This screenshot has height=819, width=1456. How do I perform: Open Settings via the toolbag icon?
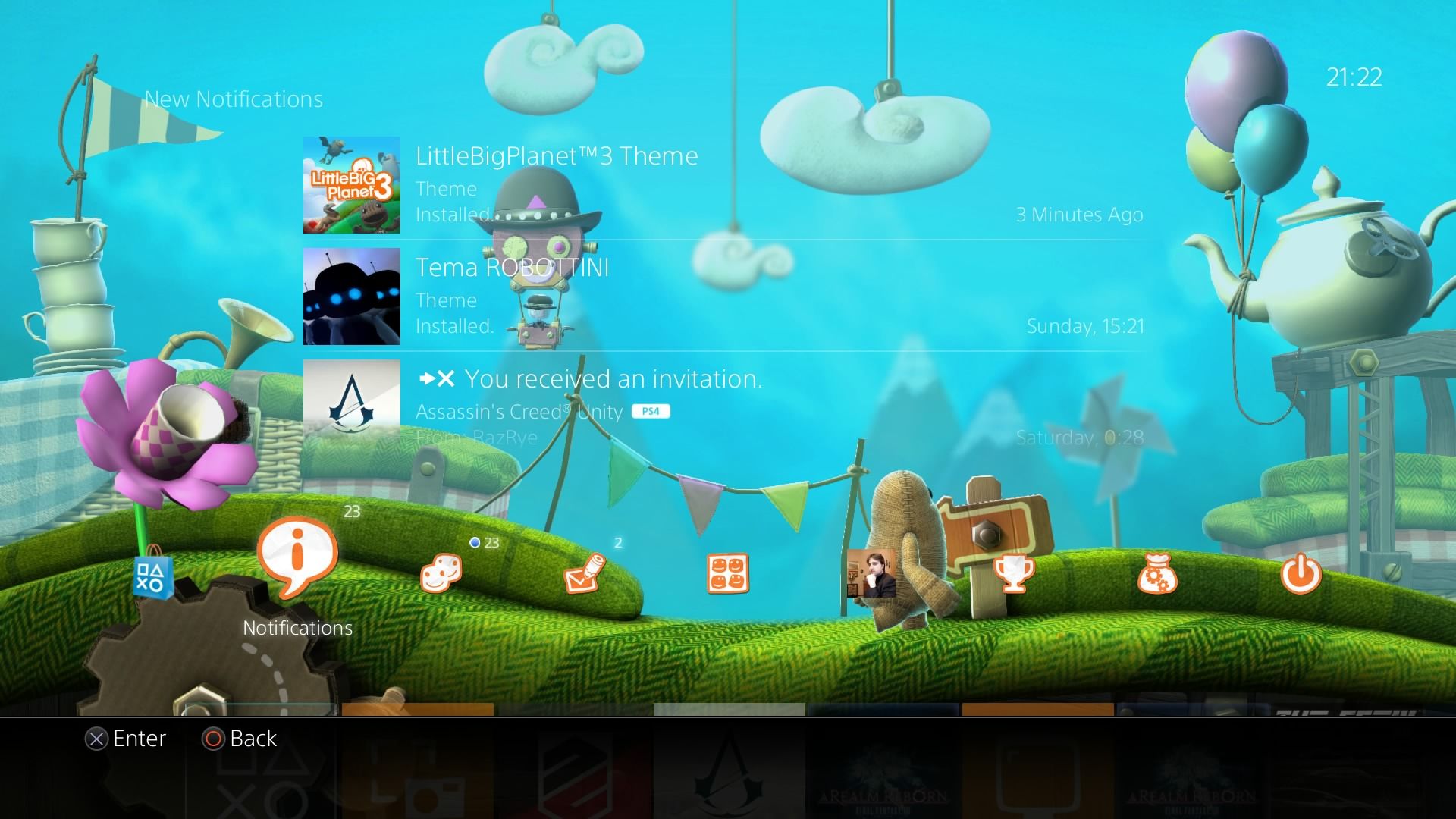coord(1156,575)
